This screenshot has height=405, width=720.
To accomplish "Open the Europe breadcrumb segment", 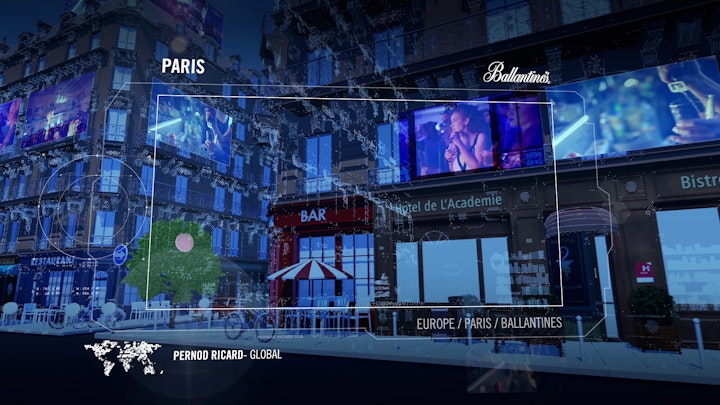I will [439, 323].
